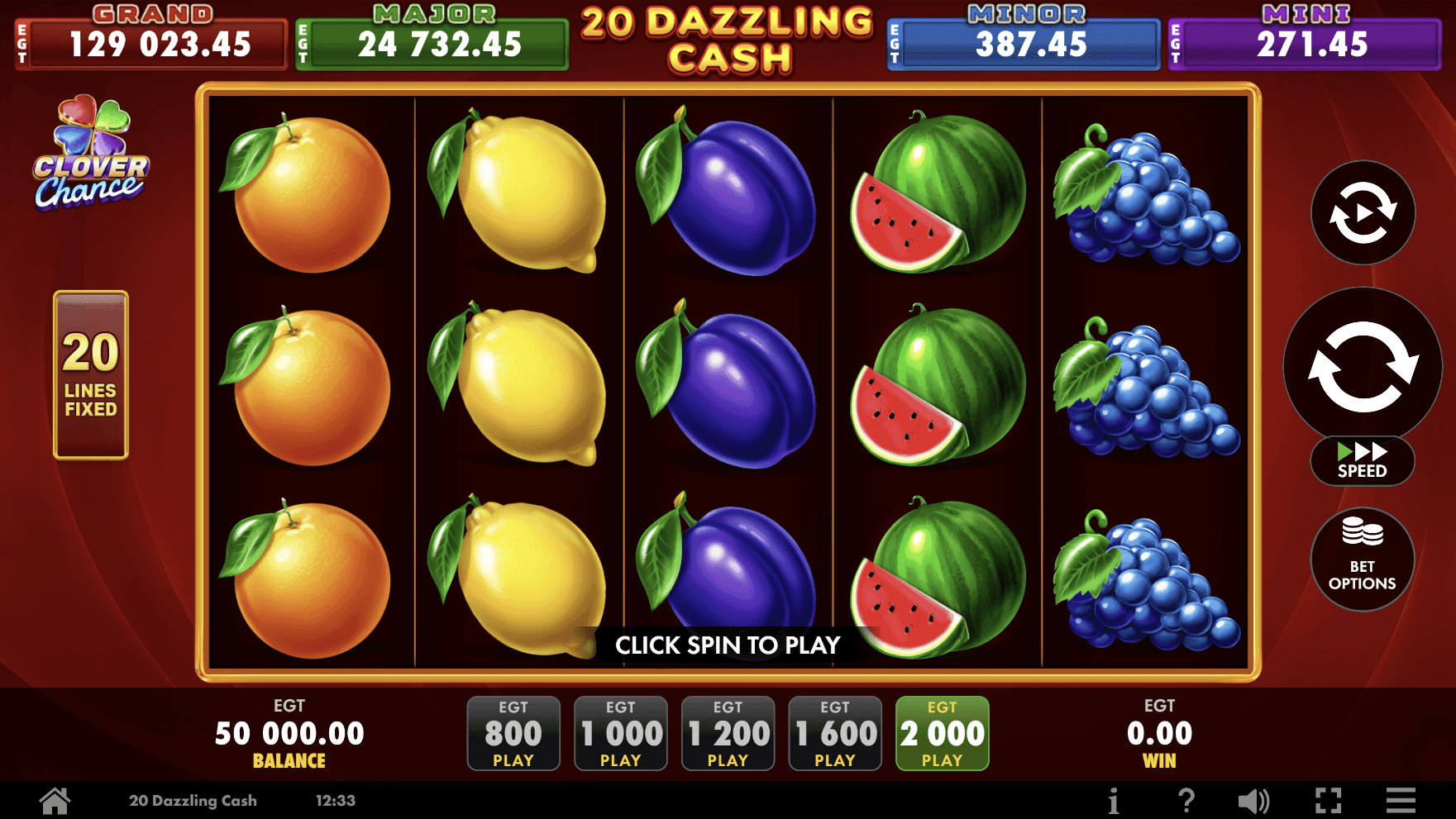Open the help question mark icon
This screenshot has height=819, width=1456.
[1188, 799]
